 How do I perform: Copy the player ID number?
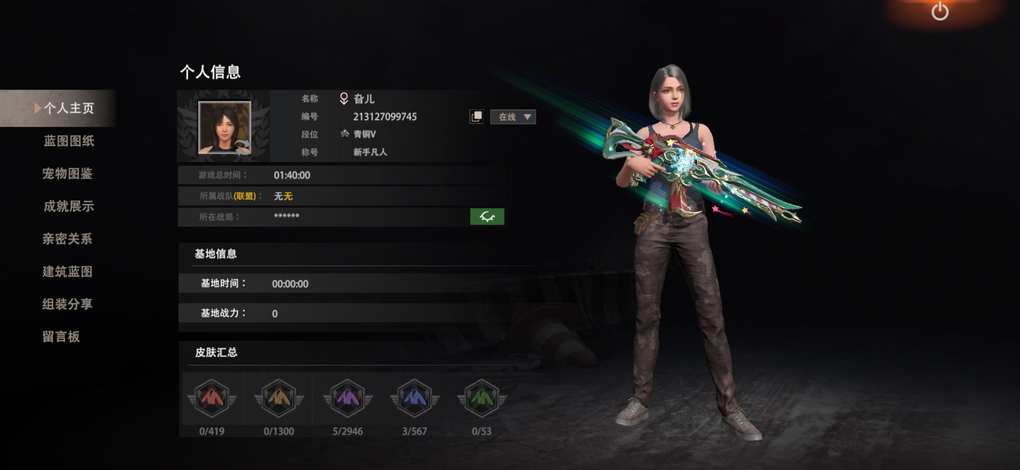477,117
